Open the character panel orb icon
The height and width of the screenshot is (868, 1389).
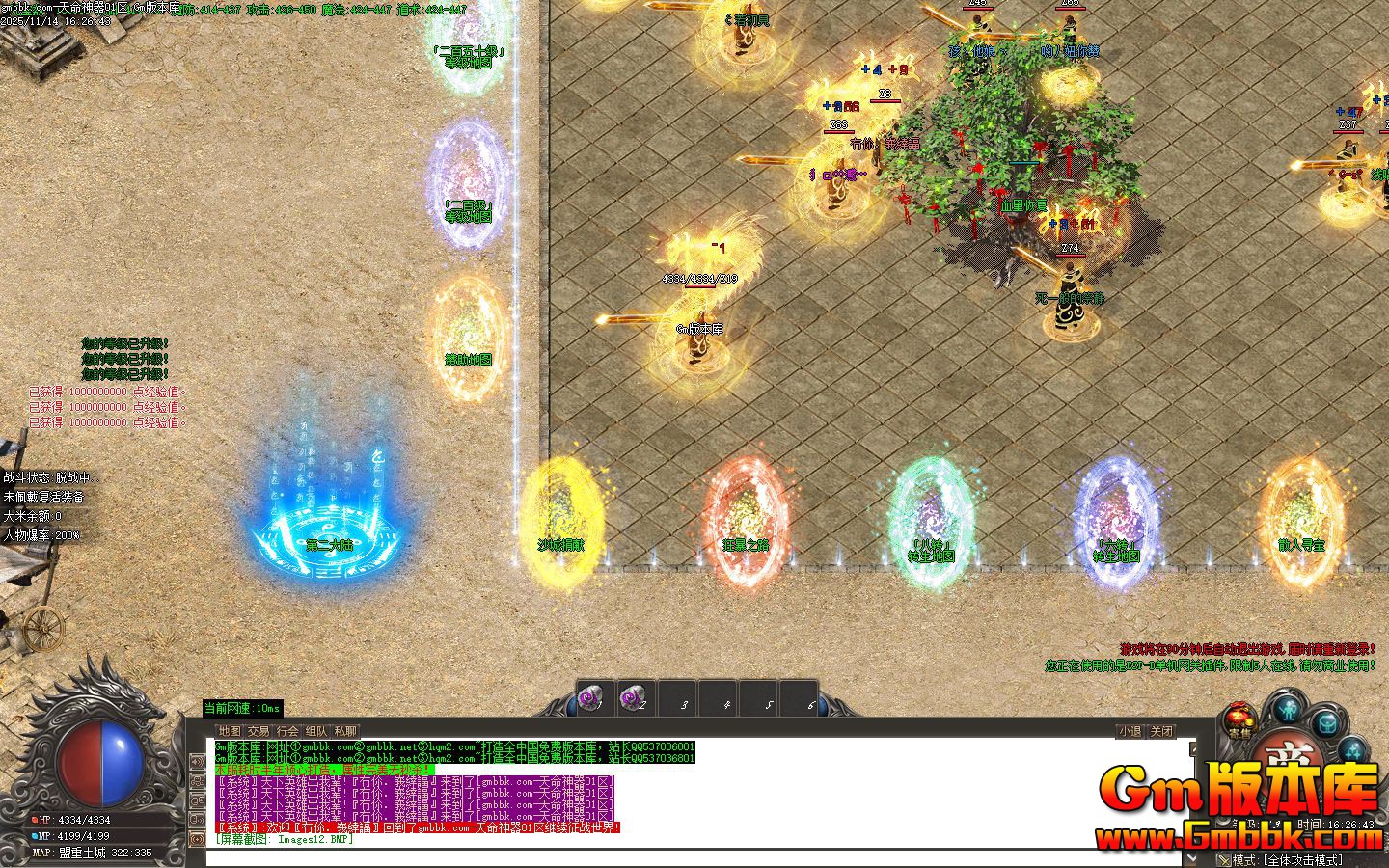pos(1287,710)
